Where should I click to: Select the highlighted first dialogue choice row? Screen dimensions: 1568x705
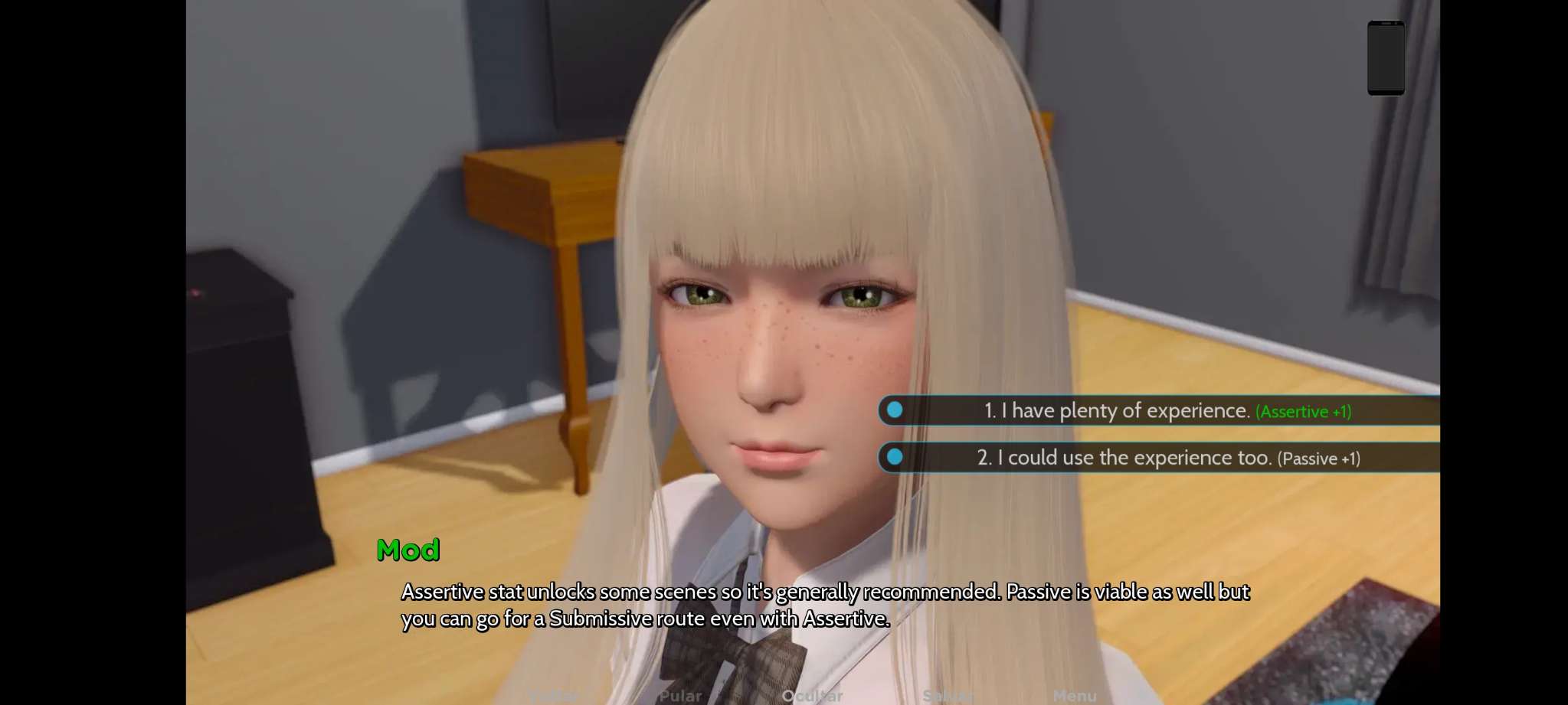tap(1157, 411)
